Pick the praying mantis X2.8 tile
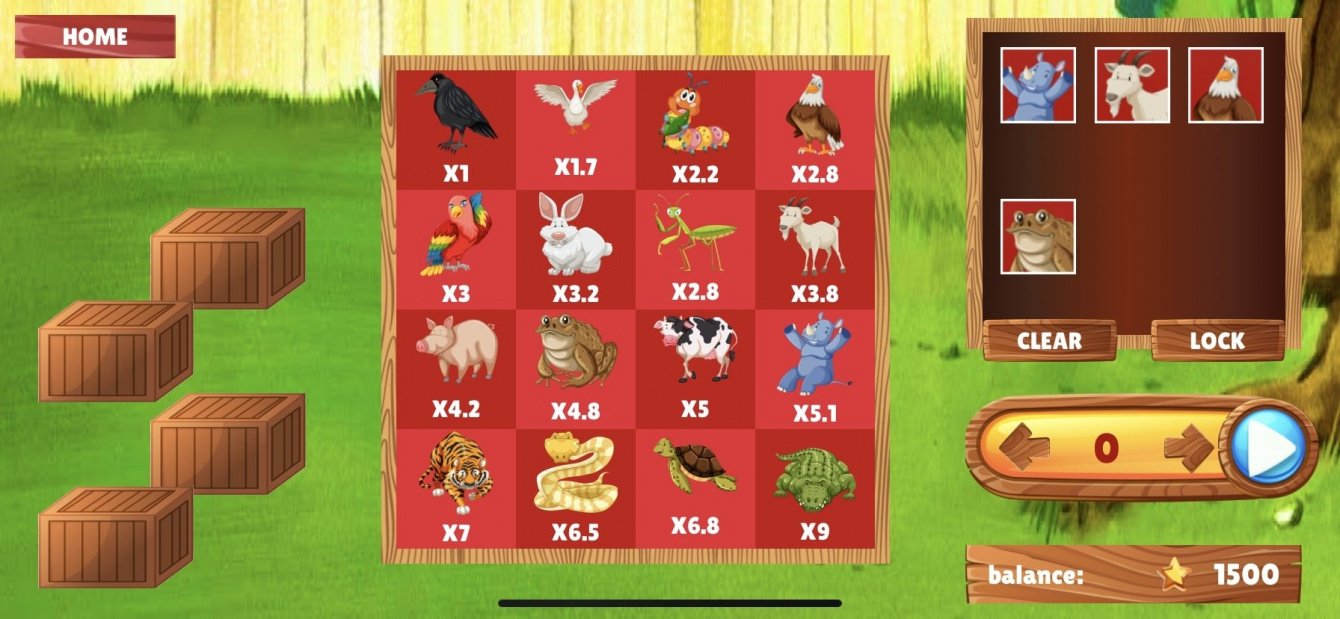The height and width of the screenshot is (619, 1340). click(x=695, y=247)
